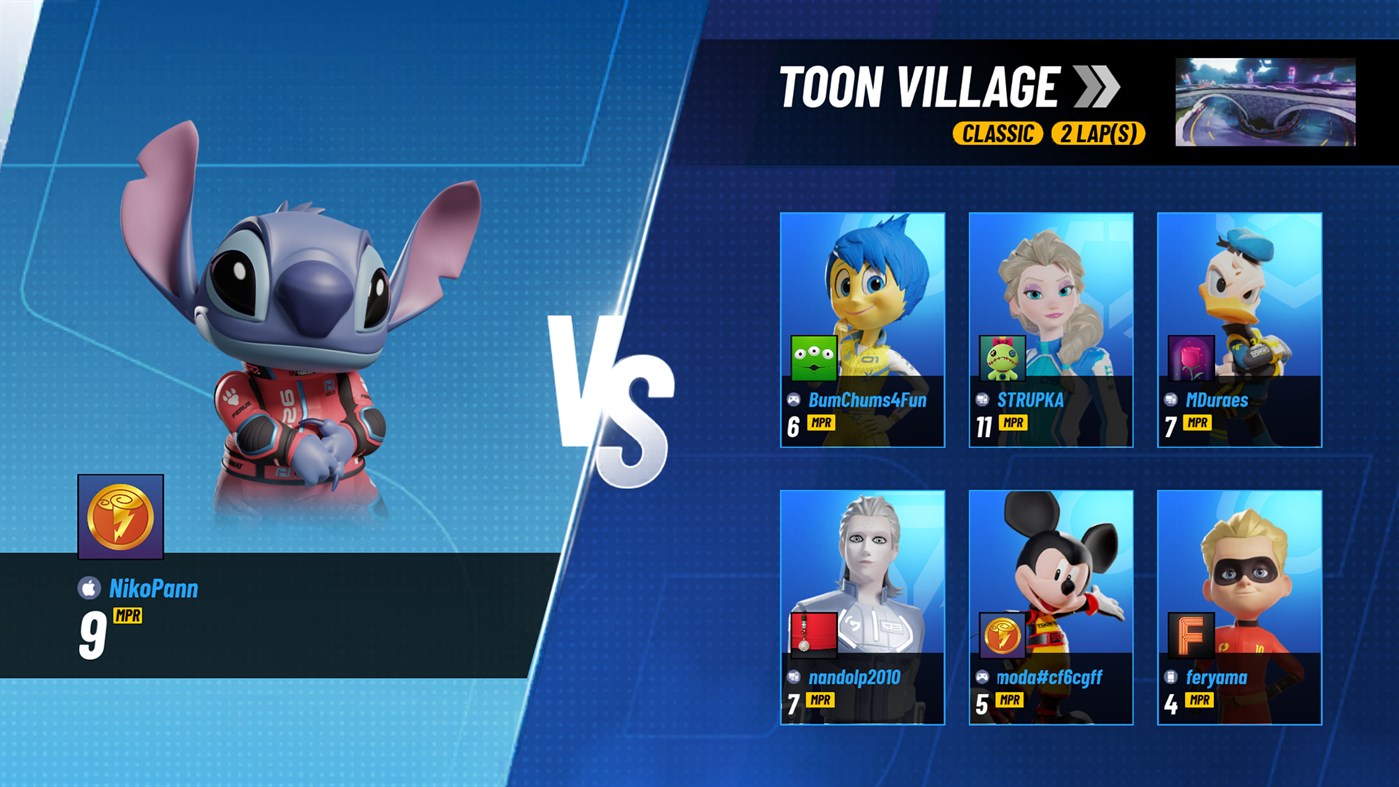The image size is (1399, 787).
Task: Select the green alien badge on BumChums4Fun's card
Action: (814, 356)
